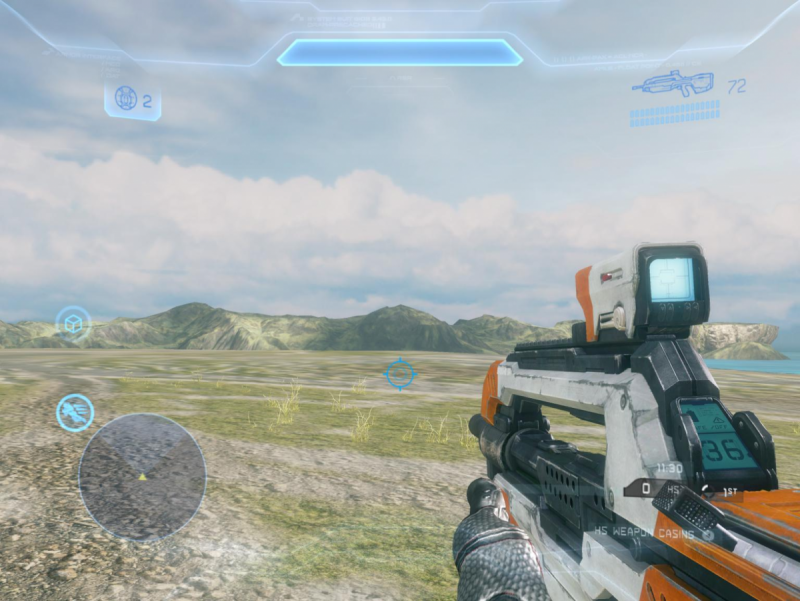Click the cube waypoint marker icon

click(73, 324)
